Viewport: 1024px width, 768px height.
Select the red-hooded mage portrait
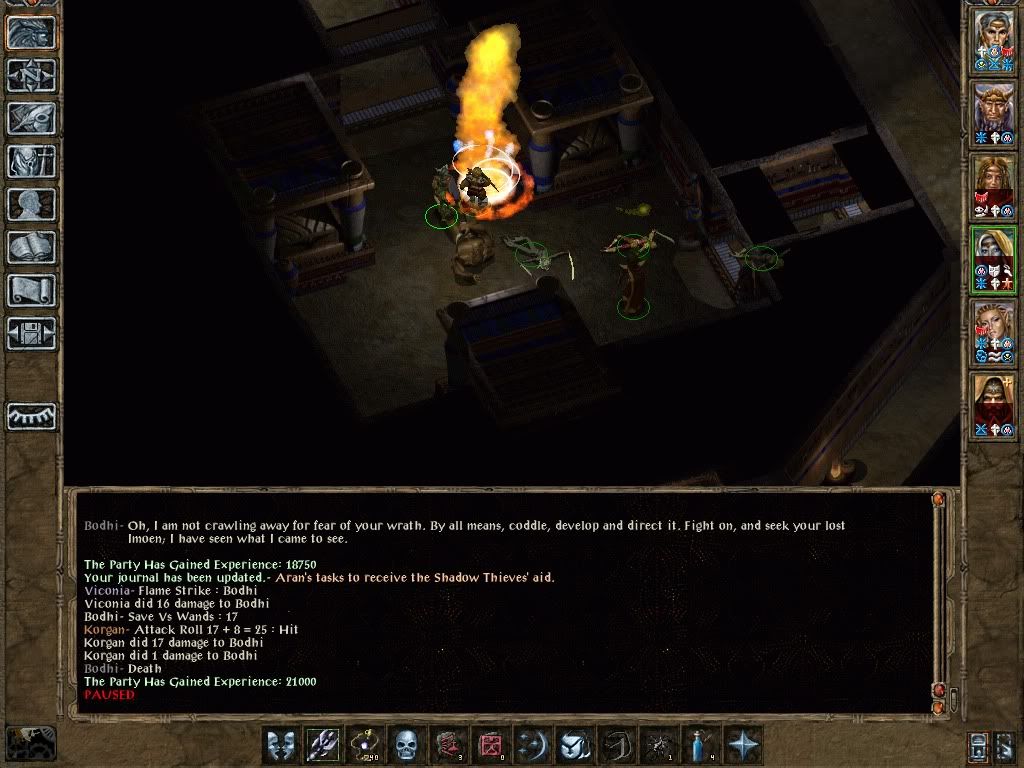[993, 405]
